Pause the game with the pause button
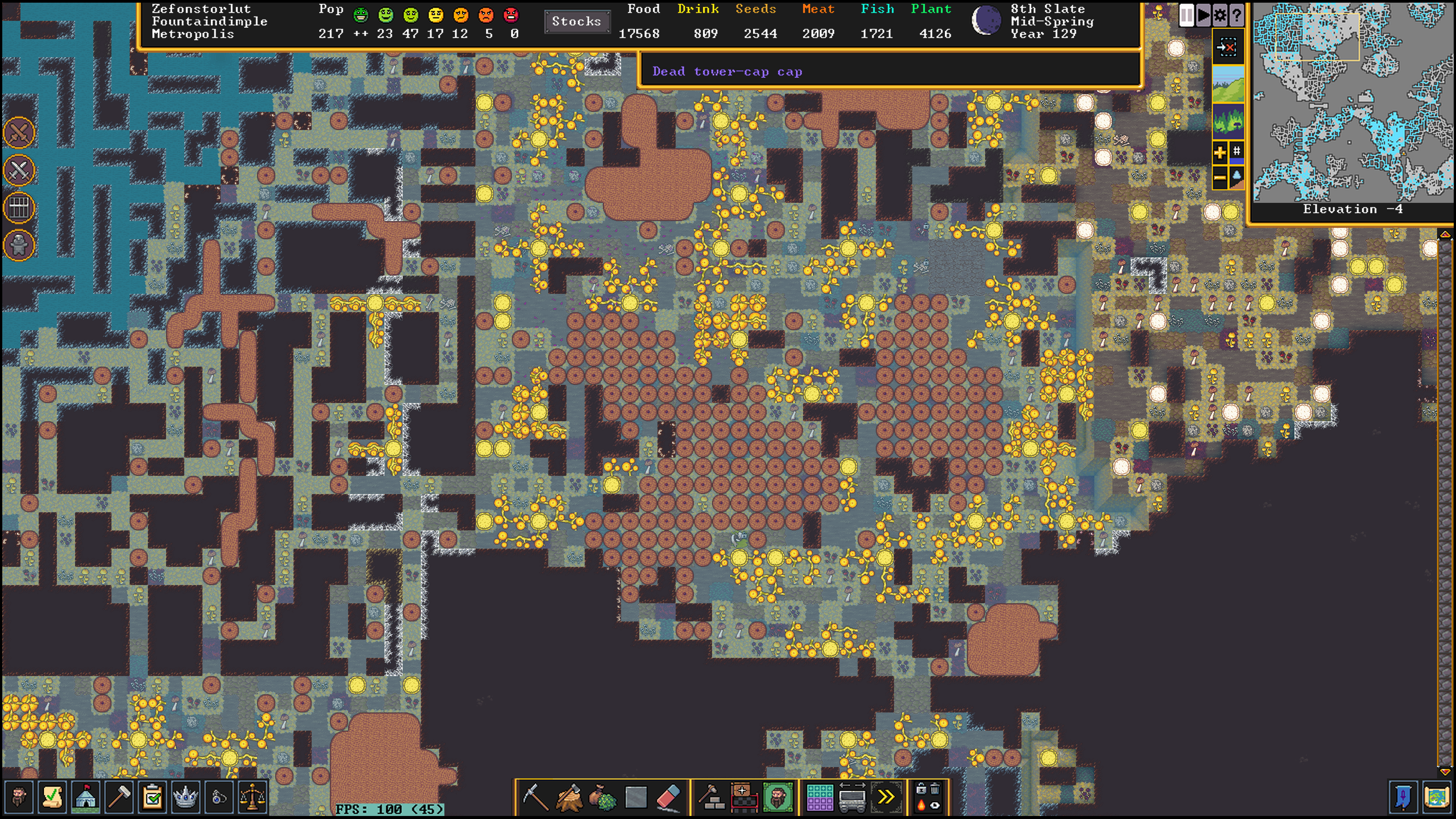The width and height of the screenshot is (1456, 819). [1186, 15]
